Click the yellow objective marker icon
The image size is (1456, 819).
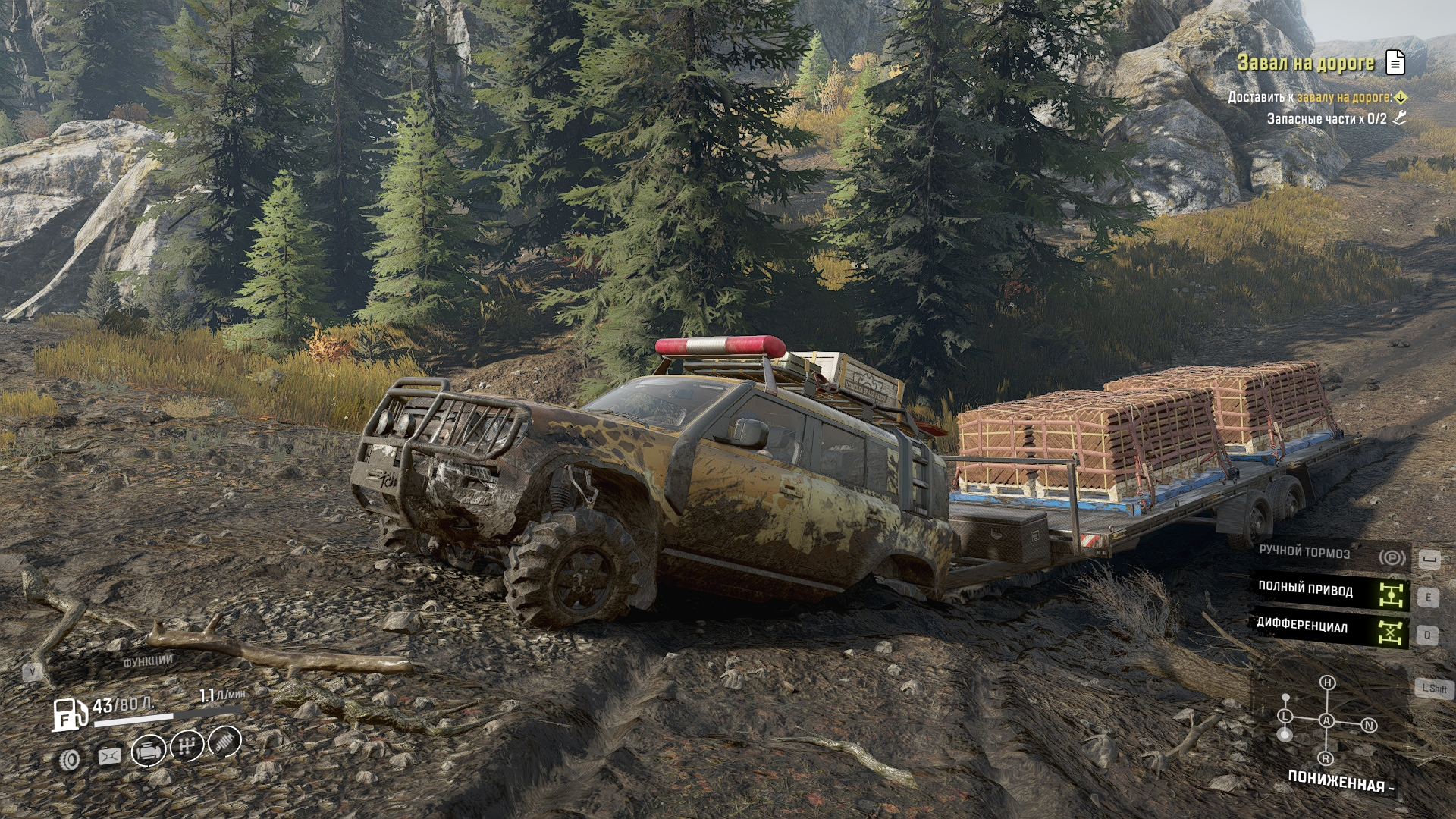[x=1401, y=97]
